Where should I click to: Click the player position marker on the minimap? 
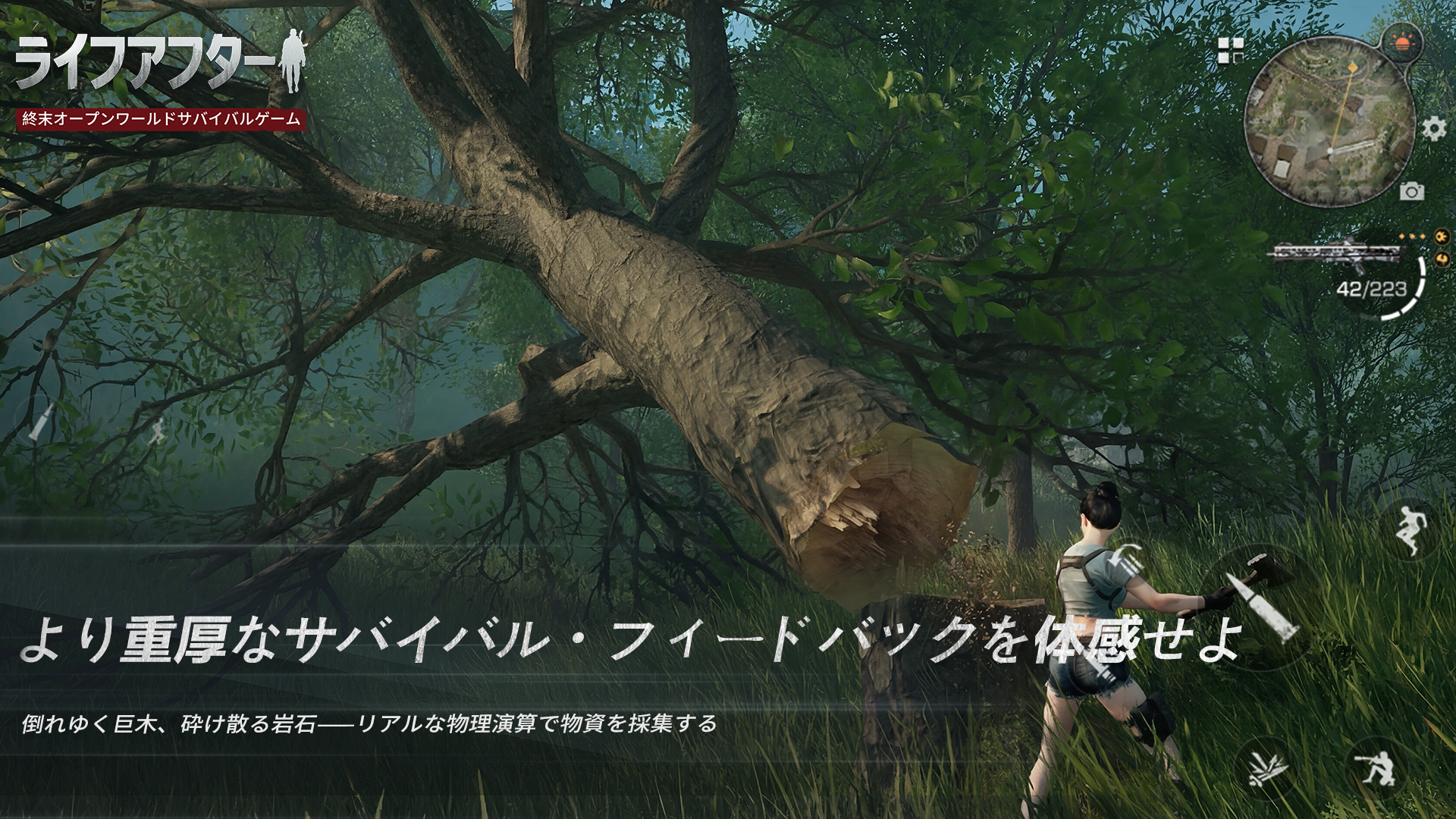click(x=1329, y=151)
